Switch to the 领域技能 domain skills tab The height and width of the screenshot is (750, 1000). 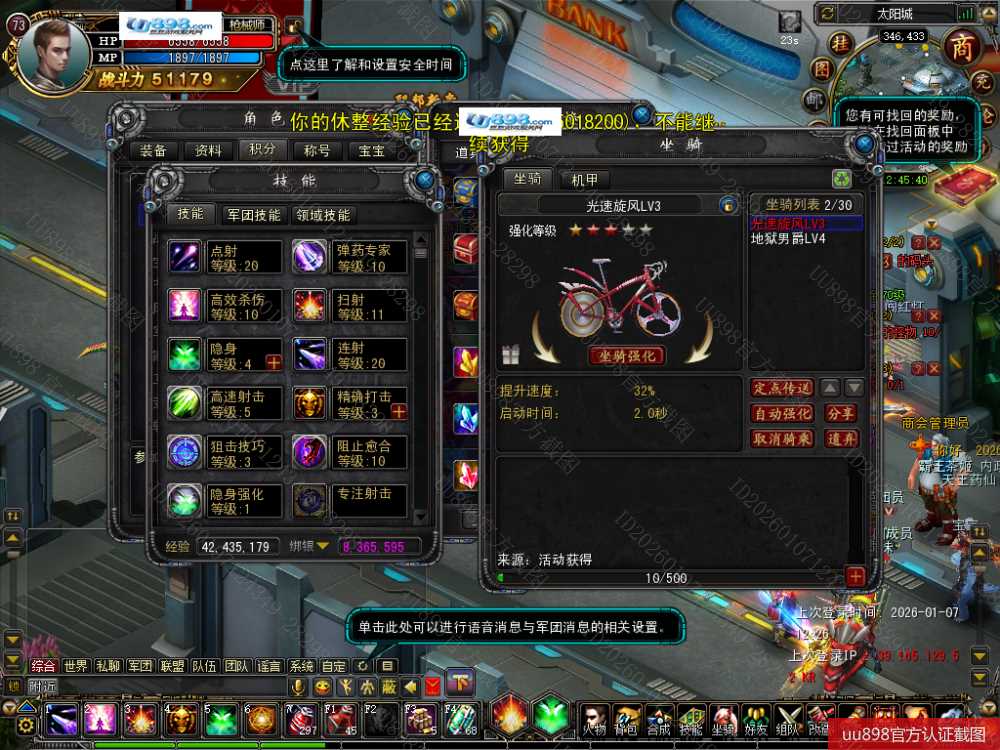[322, 214]
